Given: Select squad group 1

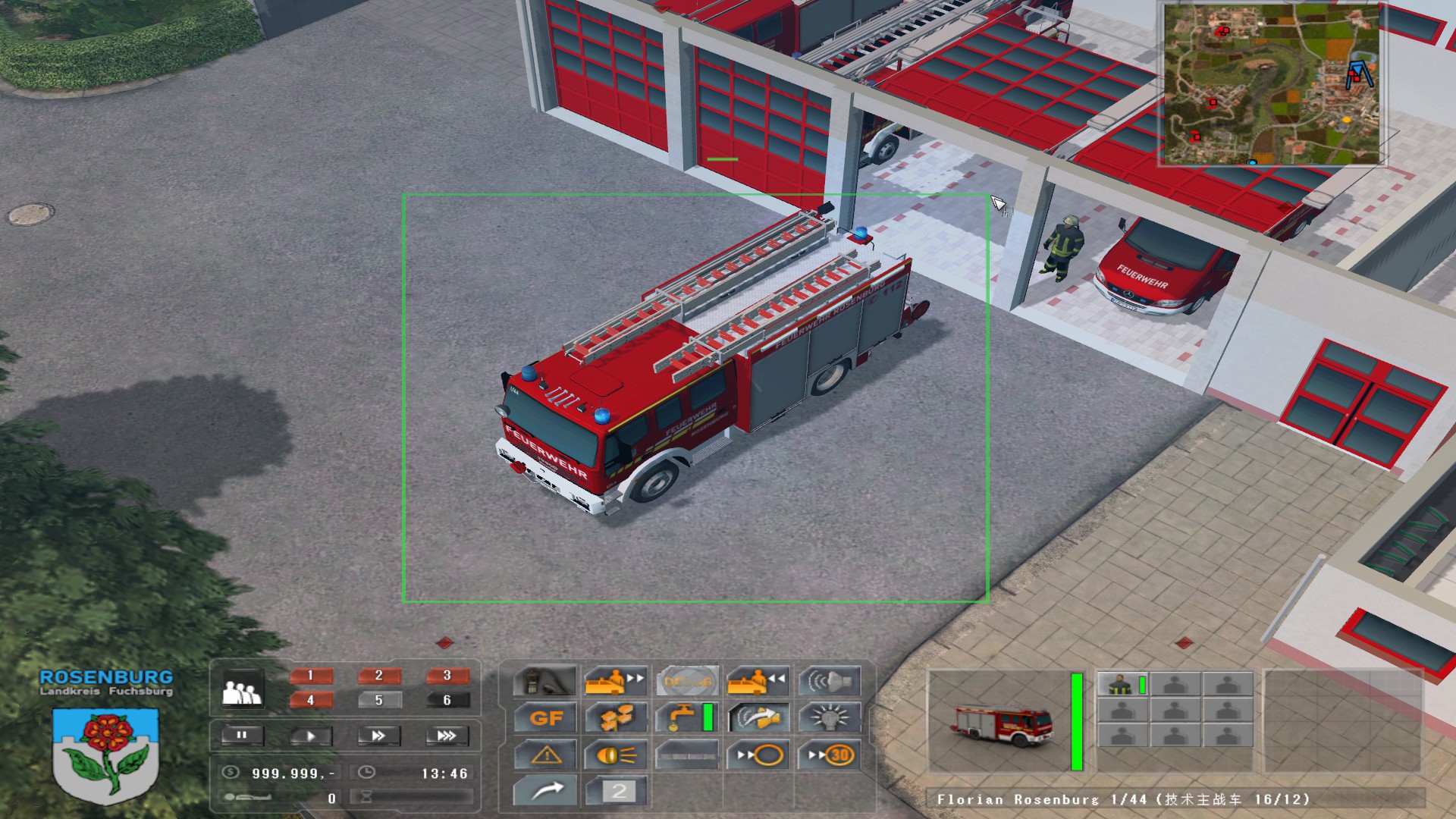Looking at the screenshot, I should (310, 675).
